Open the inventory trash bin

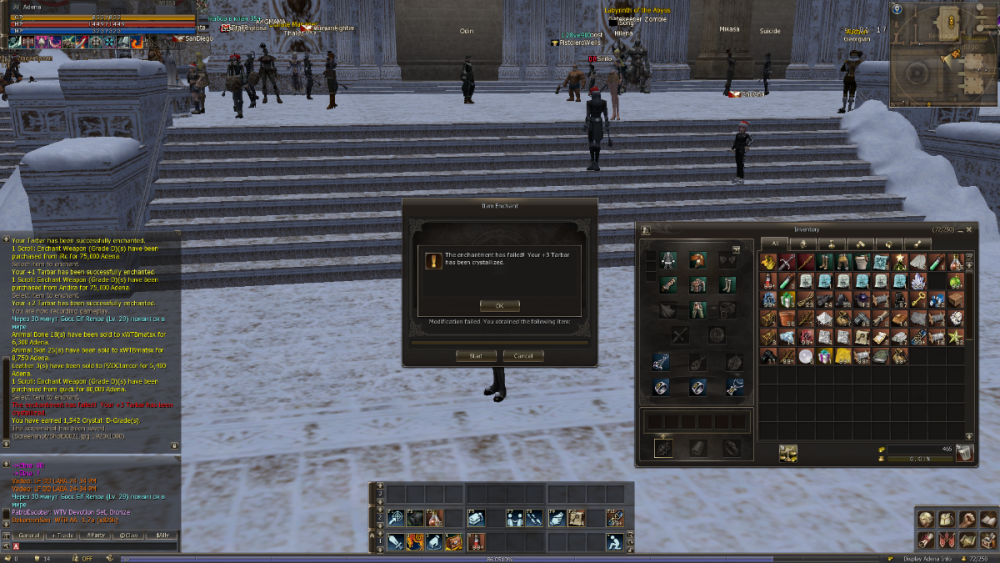pos(964,453)
